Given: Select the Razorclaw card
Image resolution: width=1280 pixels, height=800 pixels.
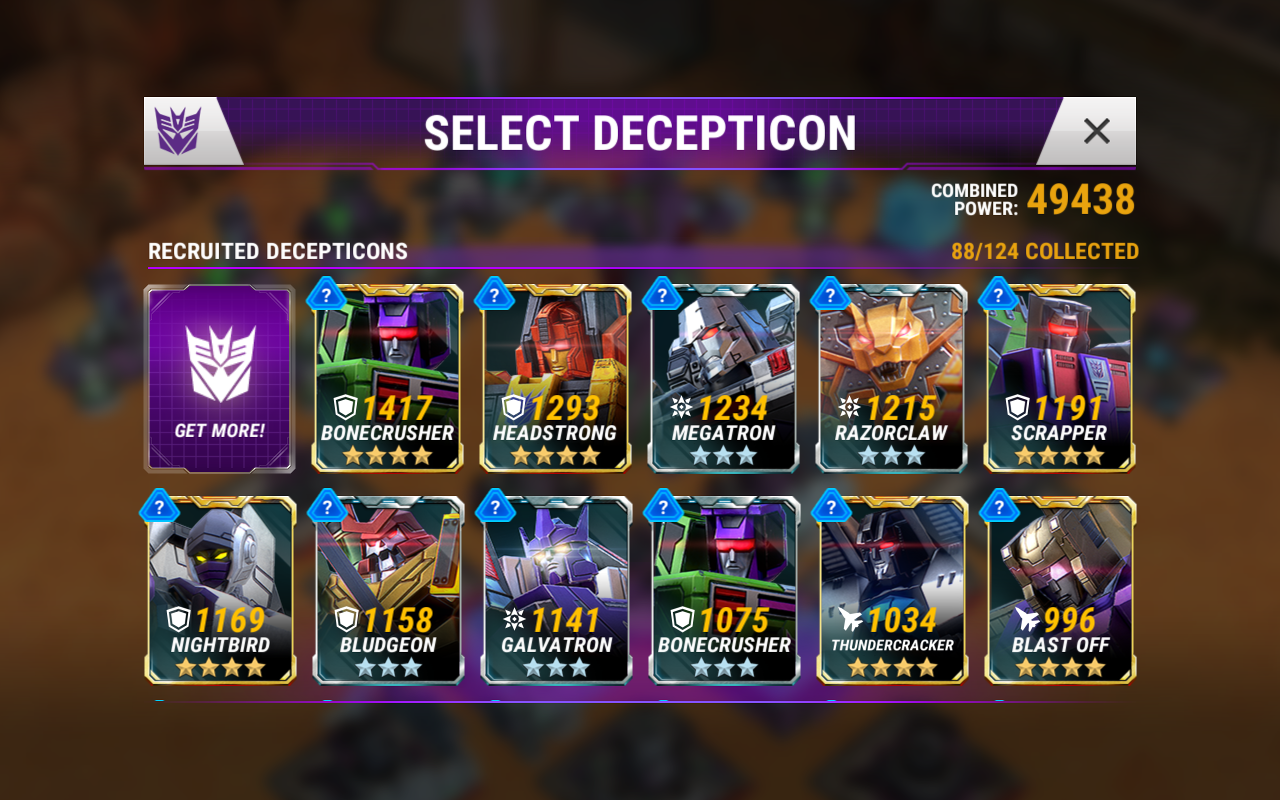Looking at the screenshot, I should pyautogui.click(x=891, y=378).
